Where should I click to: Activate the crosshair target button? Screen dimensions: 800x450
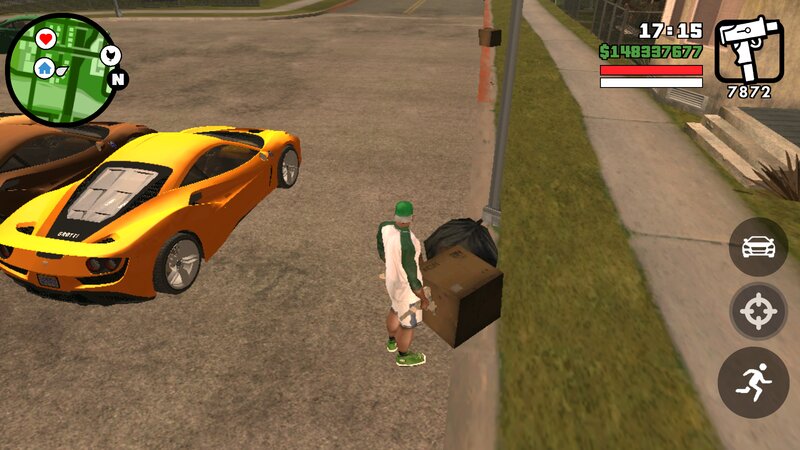pyautogui.click(x=758, y=313)
